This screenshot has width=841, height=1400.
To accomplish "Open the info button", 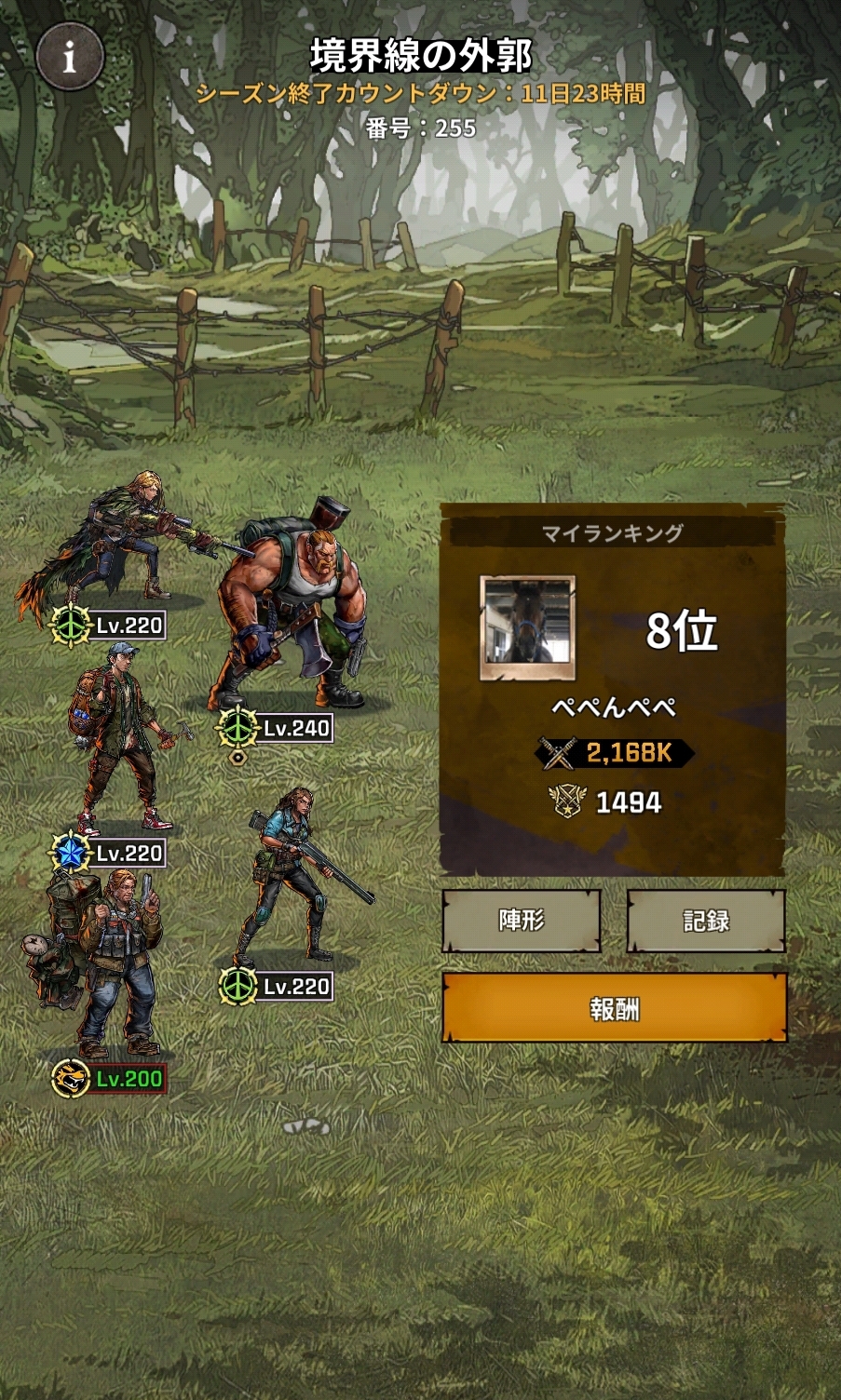I will [69, 58].
